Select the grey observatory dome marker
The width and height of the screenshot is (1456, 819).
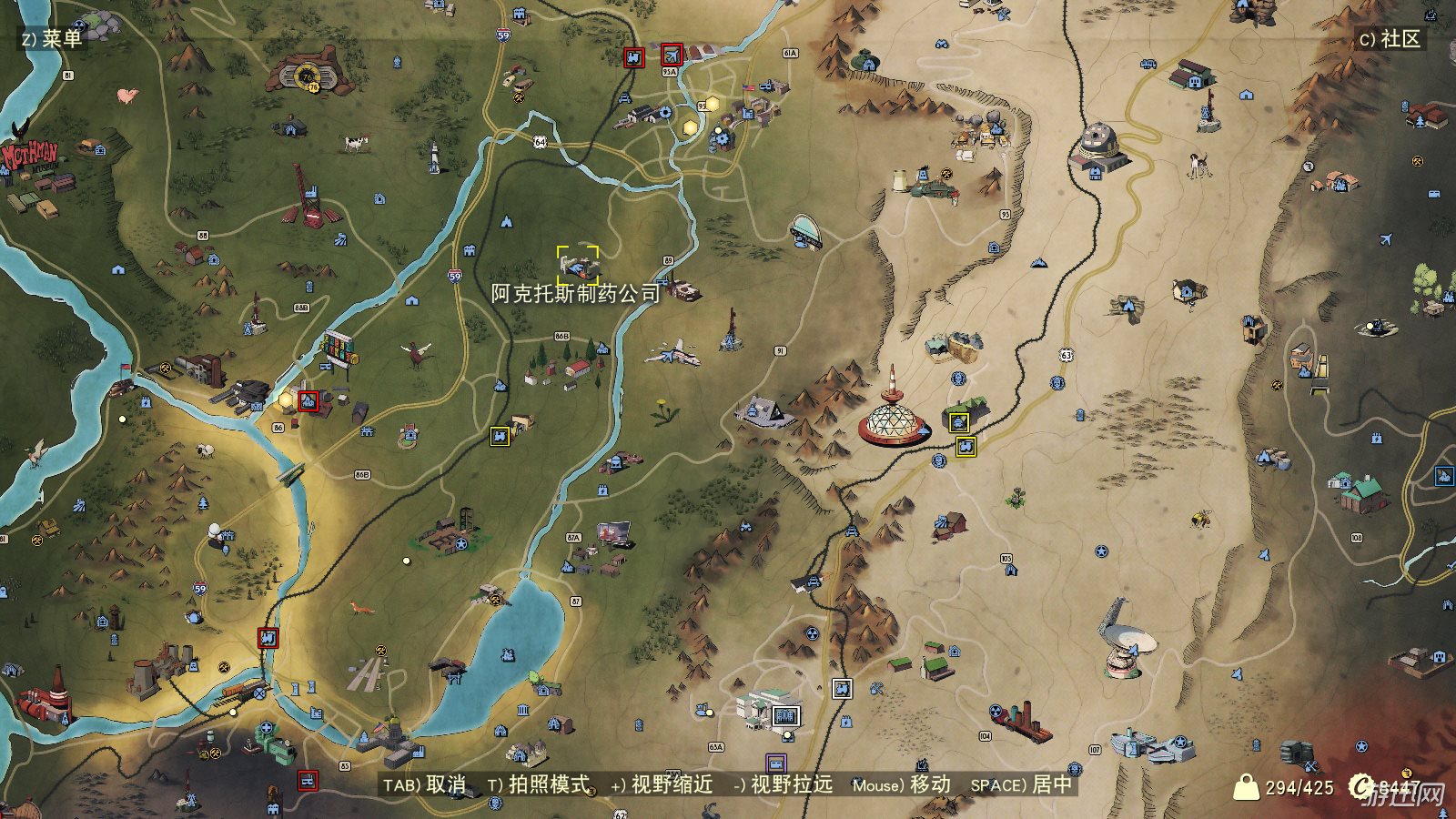tap(1101, 144)
